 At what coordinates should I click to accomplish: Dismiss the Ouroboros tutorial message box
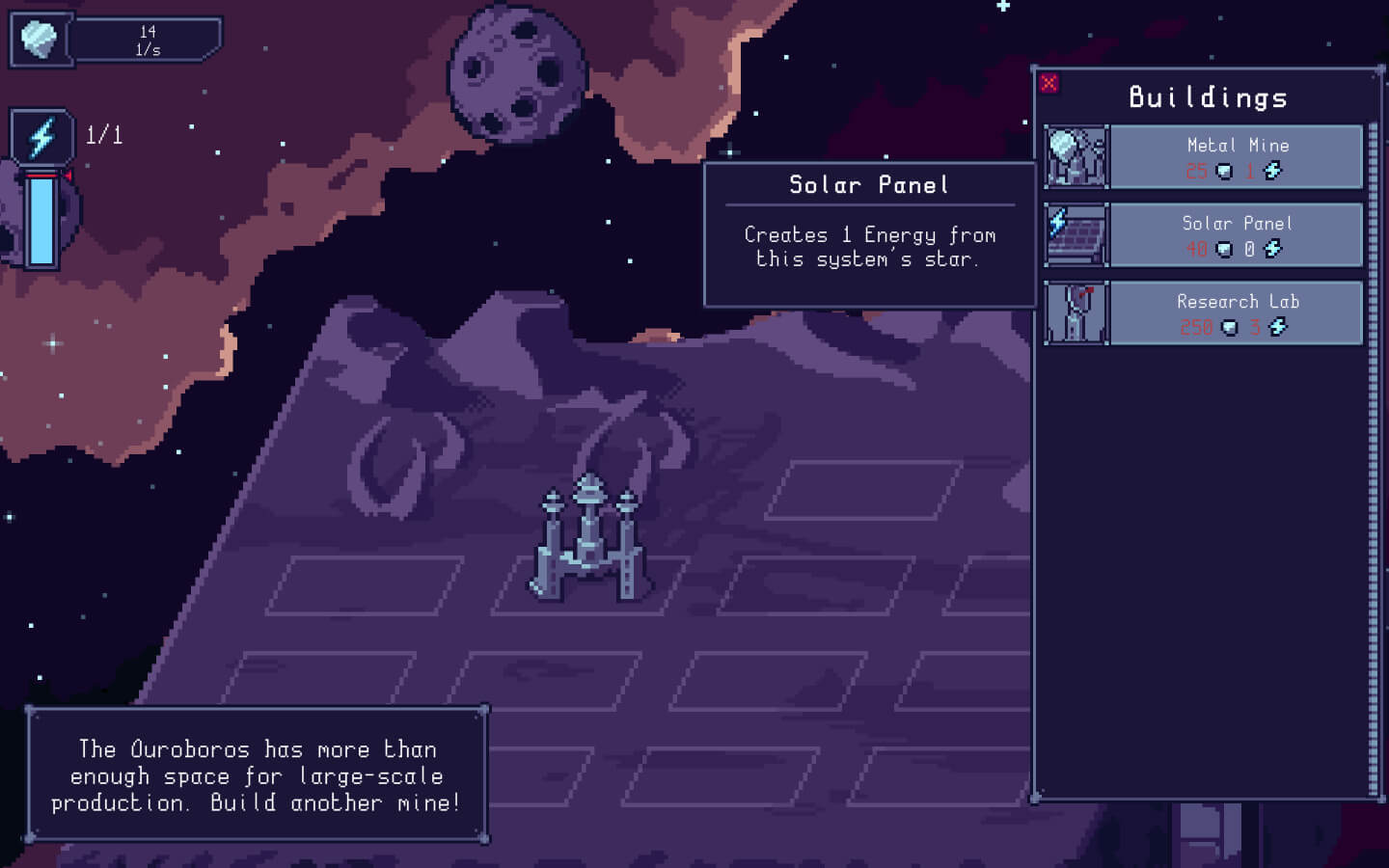(x=256, y=775)
